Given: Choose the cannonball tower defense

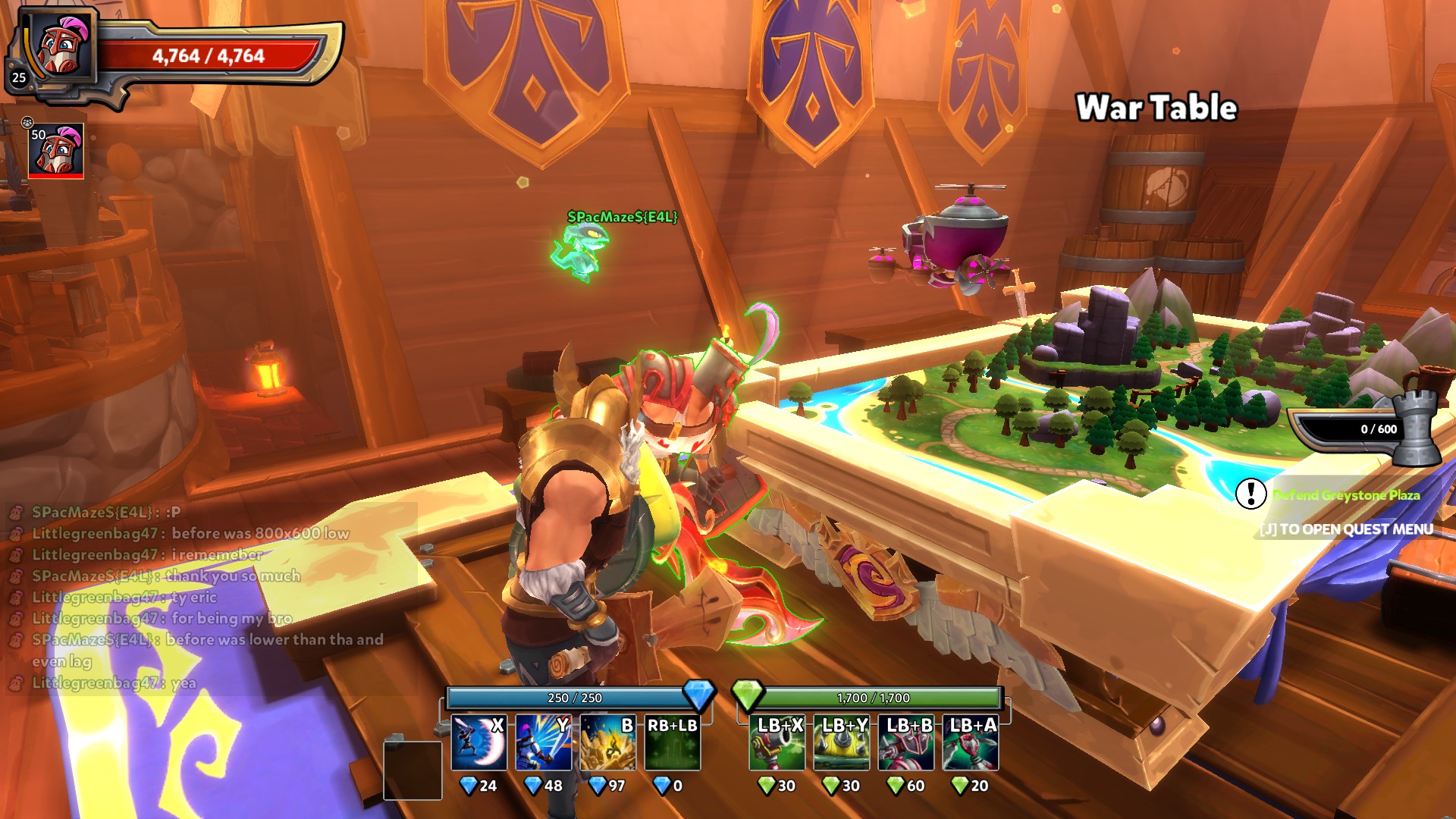Looking at the screenshot, I should [x=777, y=743].
